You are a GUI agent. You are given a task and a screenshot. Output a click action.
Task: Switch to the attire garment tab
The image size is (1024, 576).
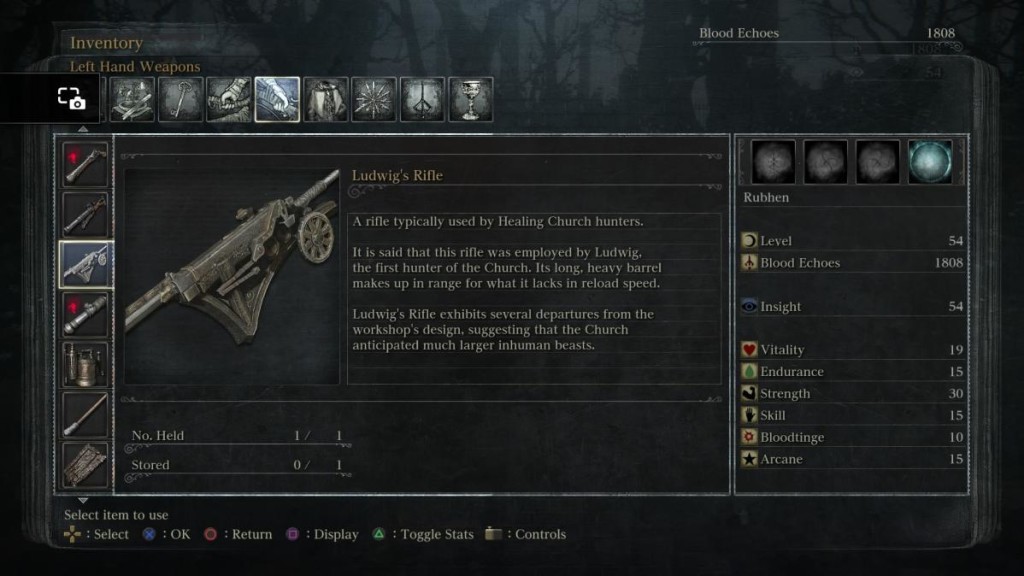[326, 99]
